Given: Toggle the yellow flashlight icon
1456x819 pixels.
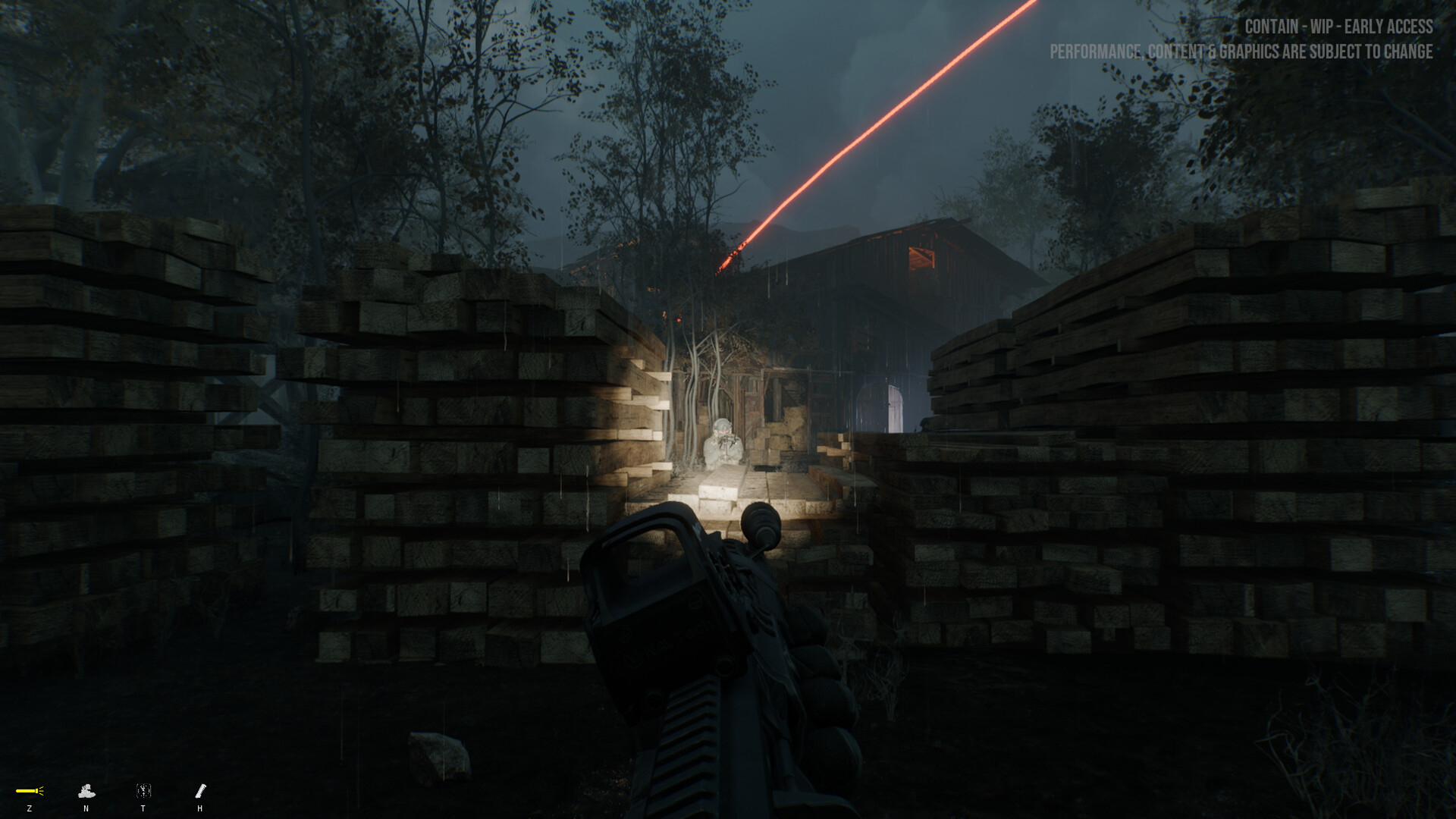Looking at the screenshot, I should 30,791.
